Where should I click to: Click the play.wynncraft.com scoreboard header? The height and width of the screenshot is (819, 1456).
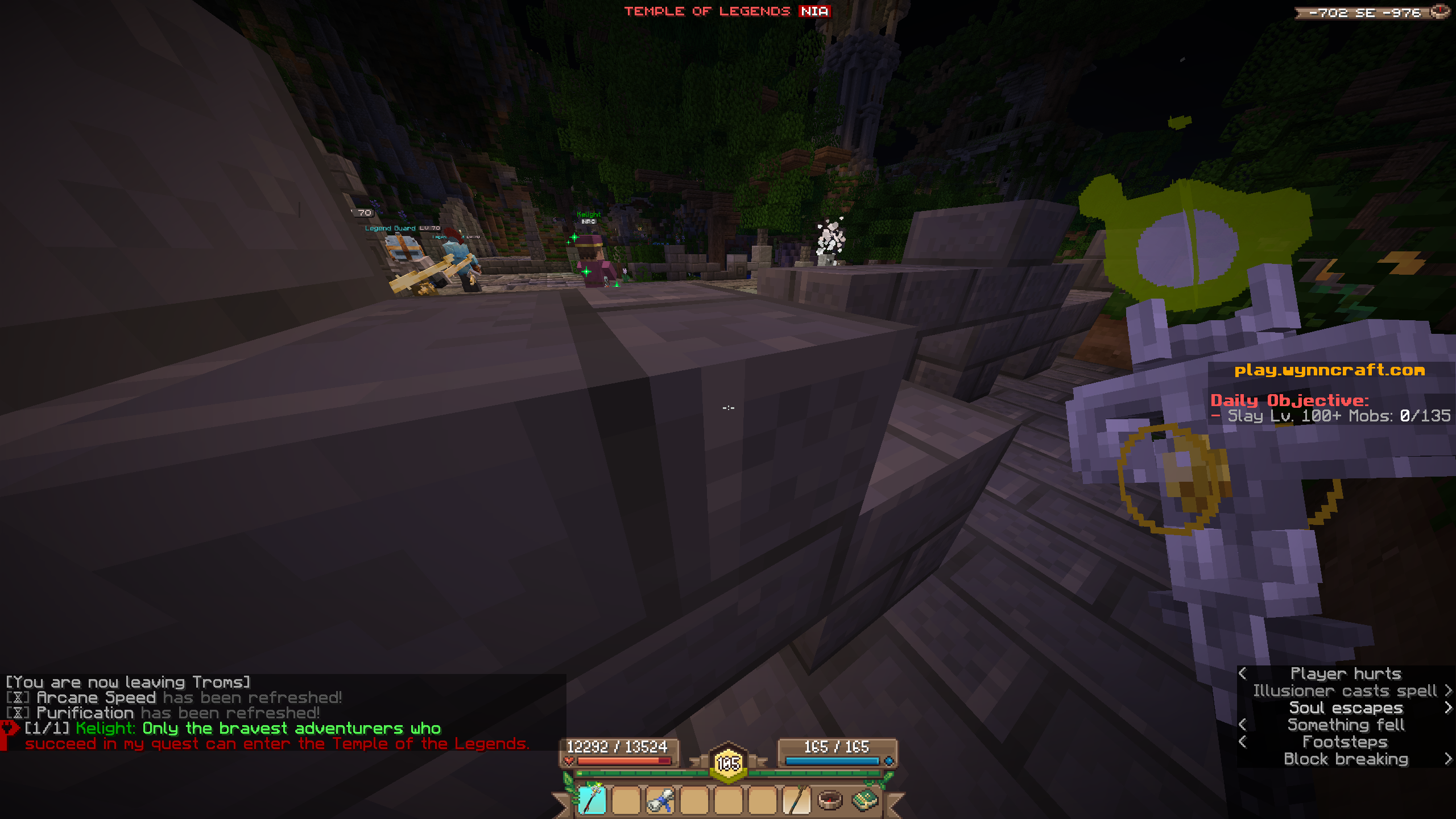pos(1330,370)
